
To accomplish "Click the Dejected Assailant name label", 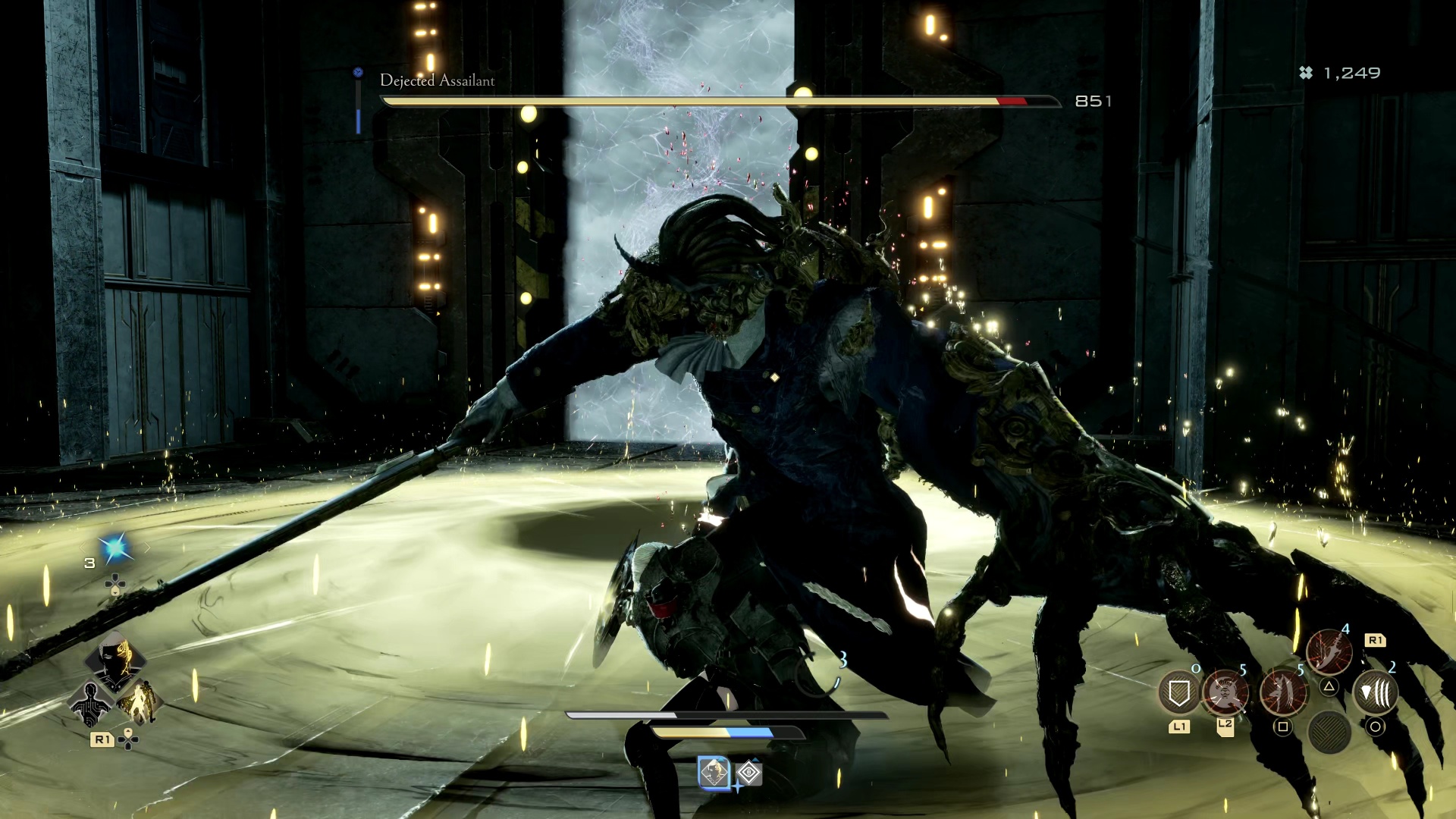I will (x=438, y=80).
